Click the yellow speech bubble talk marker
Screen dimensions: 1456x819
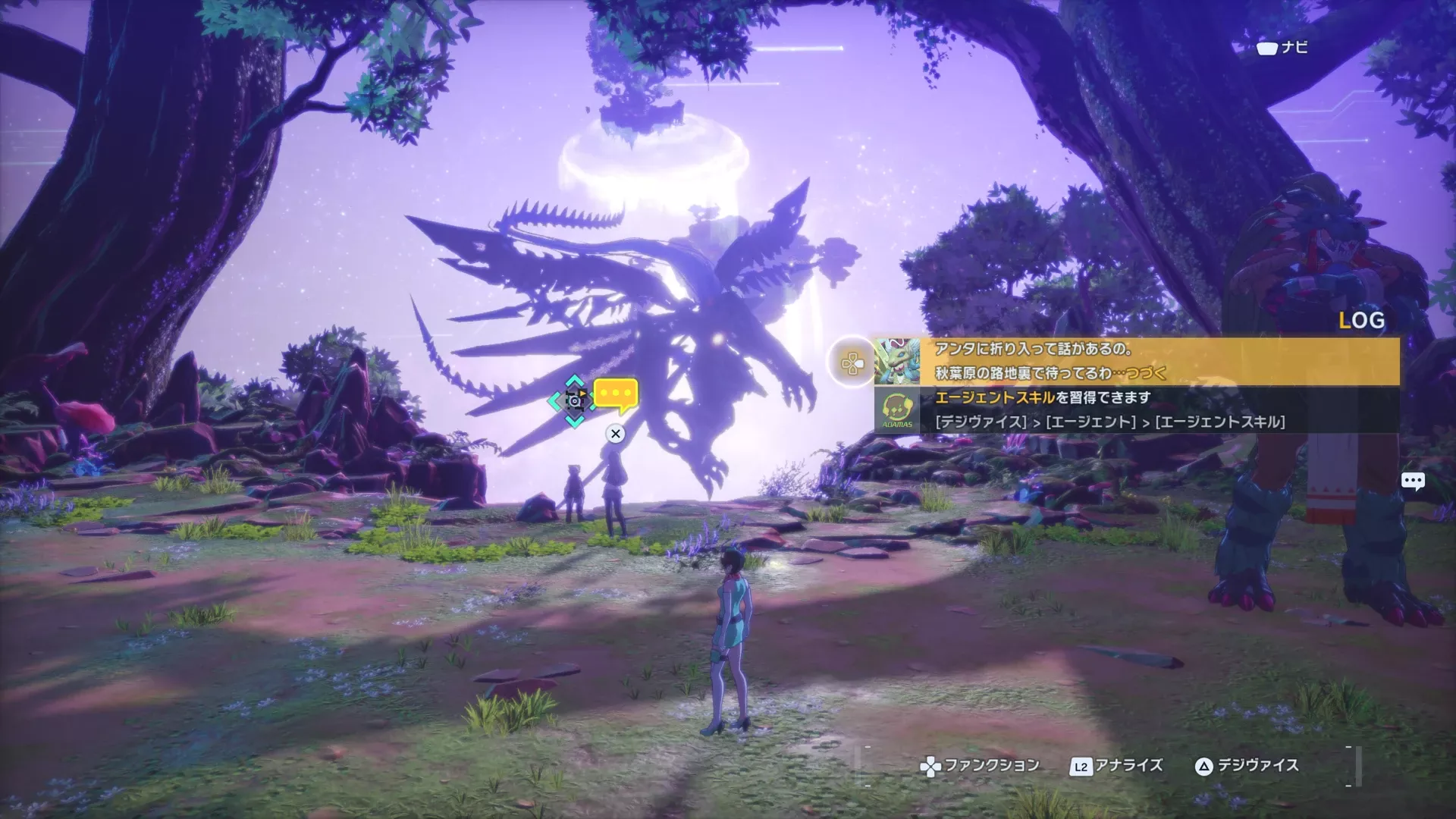(616, 394)
